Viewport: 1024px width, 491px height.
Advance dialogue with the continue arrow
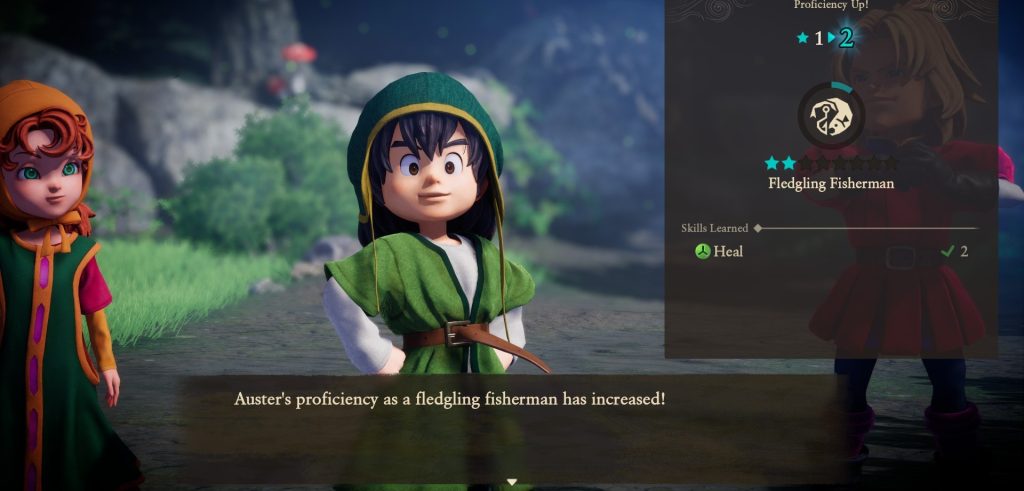[x=512, y=482]
